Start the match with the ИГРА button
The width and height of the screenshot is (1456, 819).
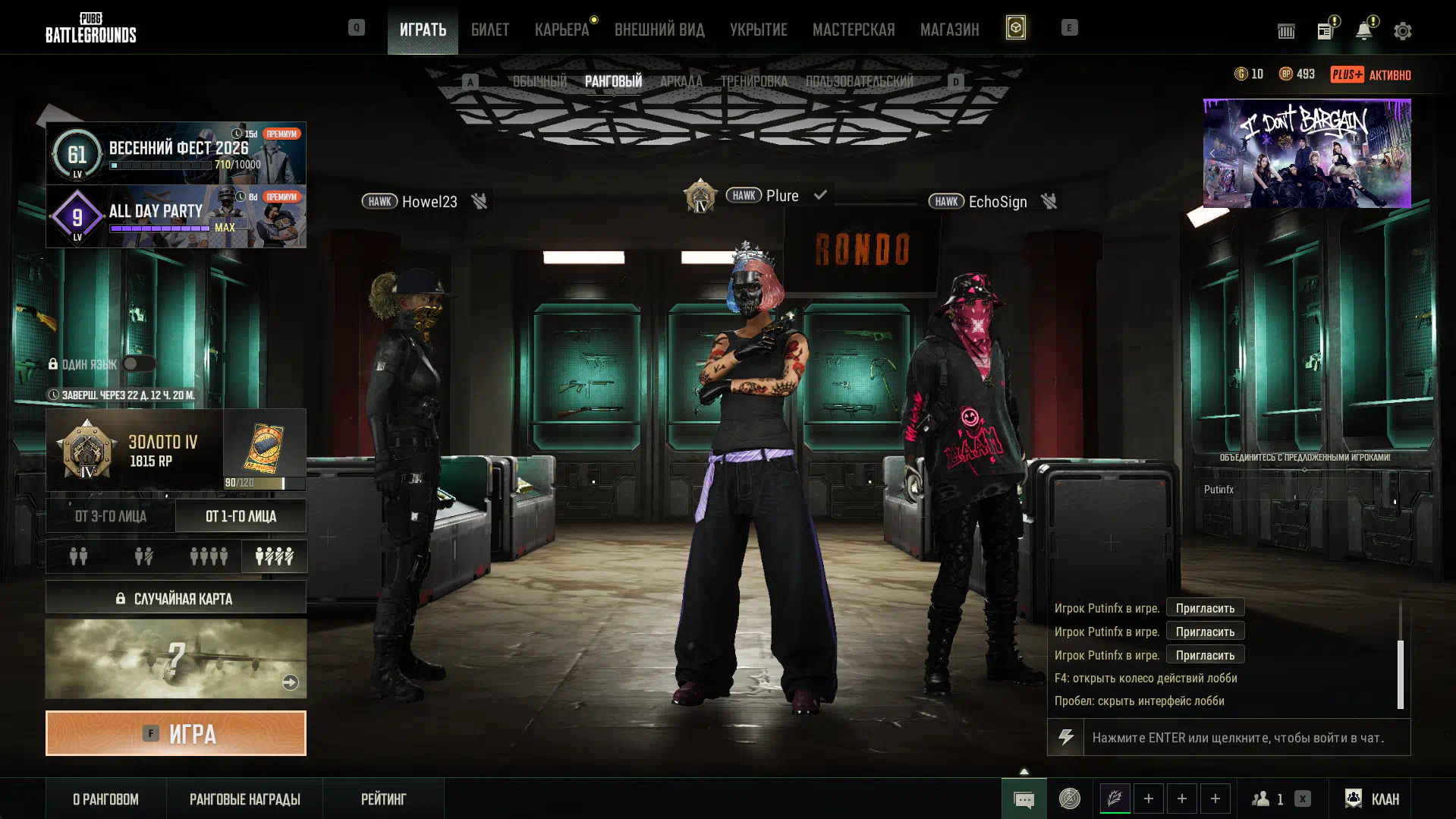click(x=175, y=733)
